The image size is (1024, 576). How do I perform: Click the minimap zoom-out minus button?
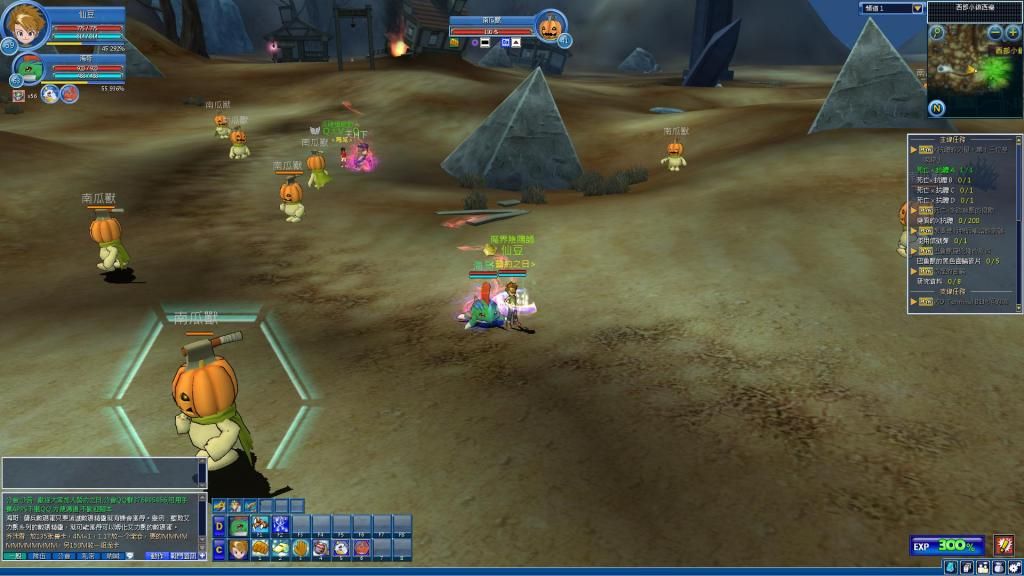coord(995,32)
